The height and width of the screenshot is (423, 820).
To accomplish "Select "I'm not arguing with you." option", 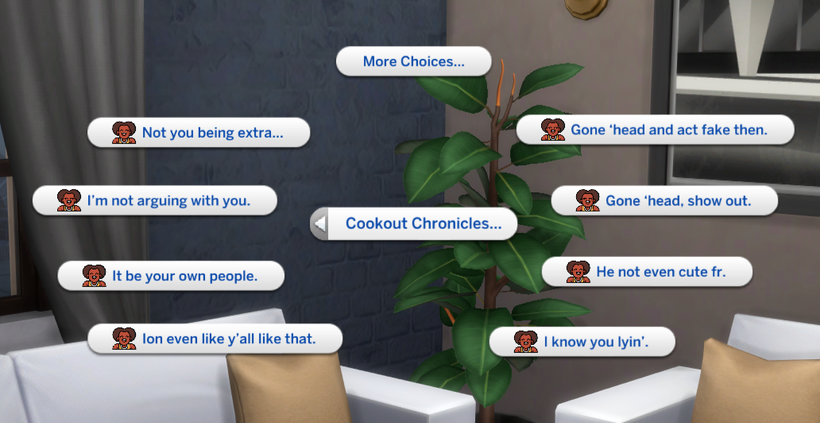I will [155, 200].
